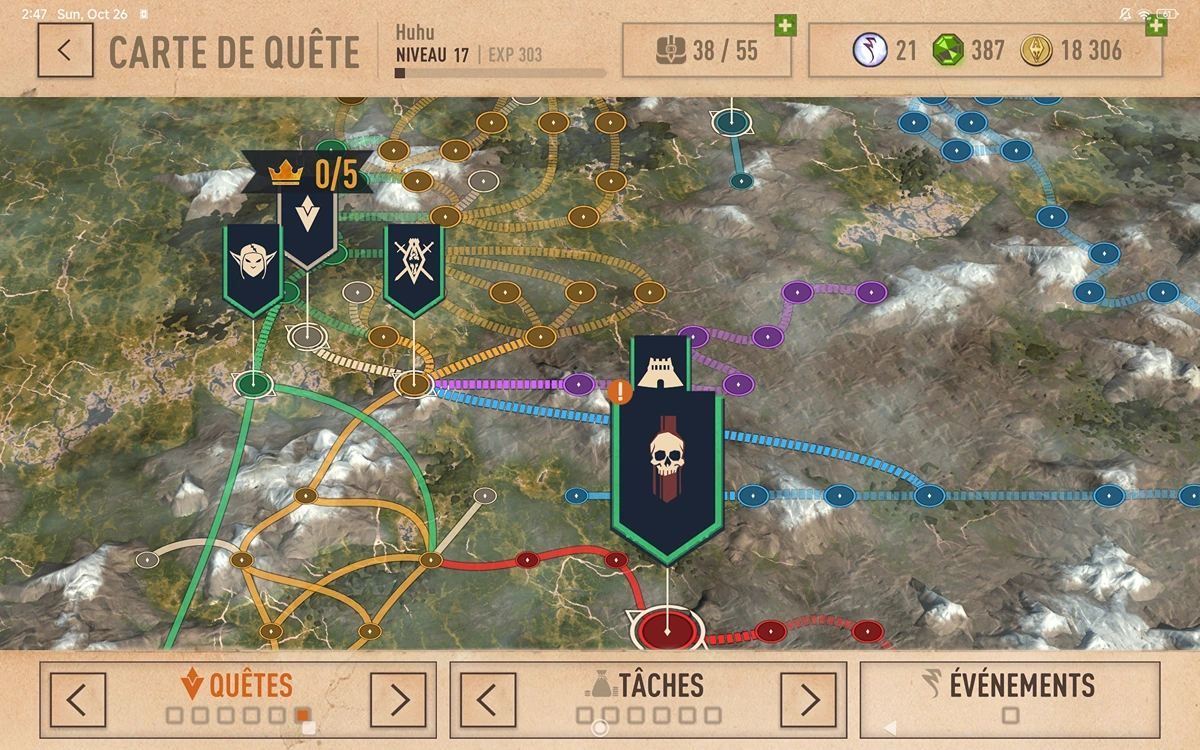Open the gems currency showing 387
The height and width of the screenshot is (750, 1200).
(968, 50)
